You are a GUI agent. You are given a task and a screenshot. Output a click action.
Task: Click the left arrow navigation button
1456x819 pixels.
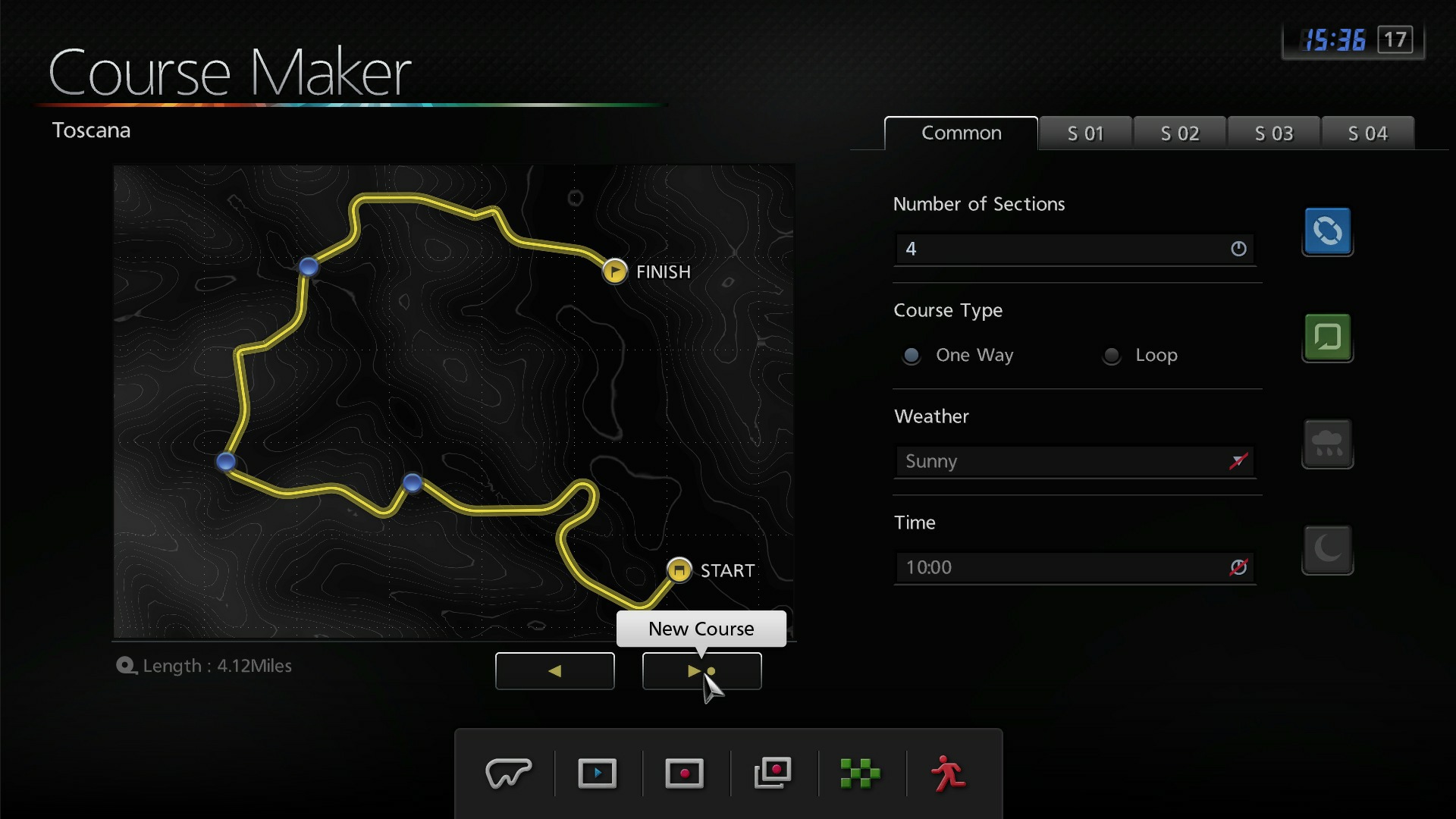554,671
